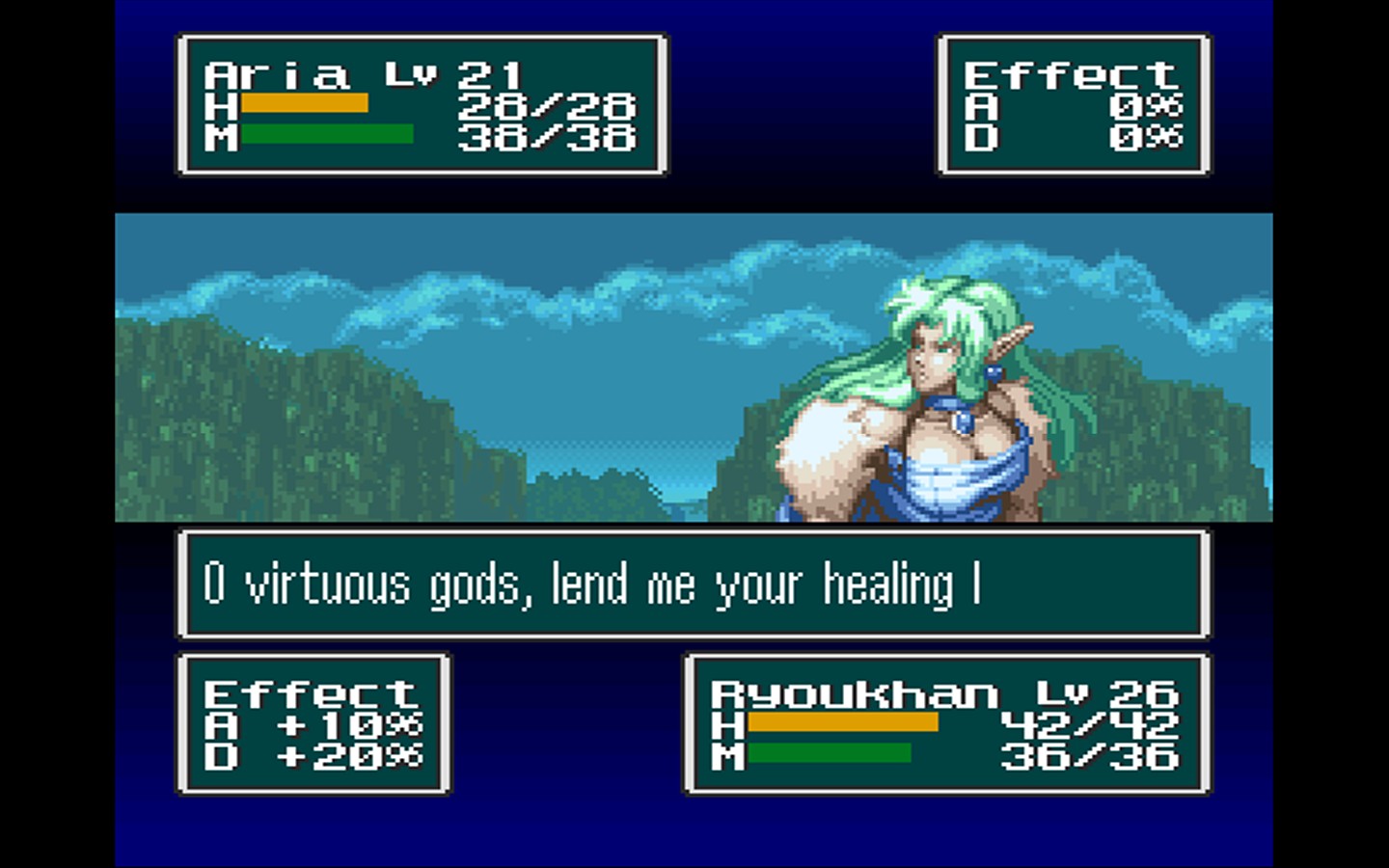
Task: Click Aria's orange HP bar
Action: coord(307,102)
